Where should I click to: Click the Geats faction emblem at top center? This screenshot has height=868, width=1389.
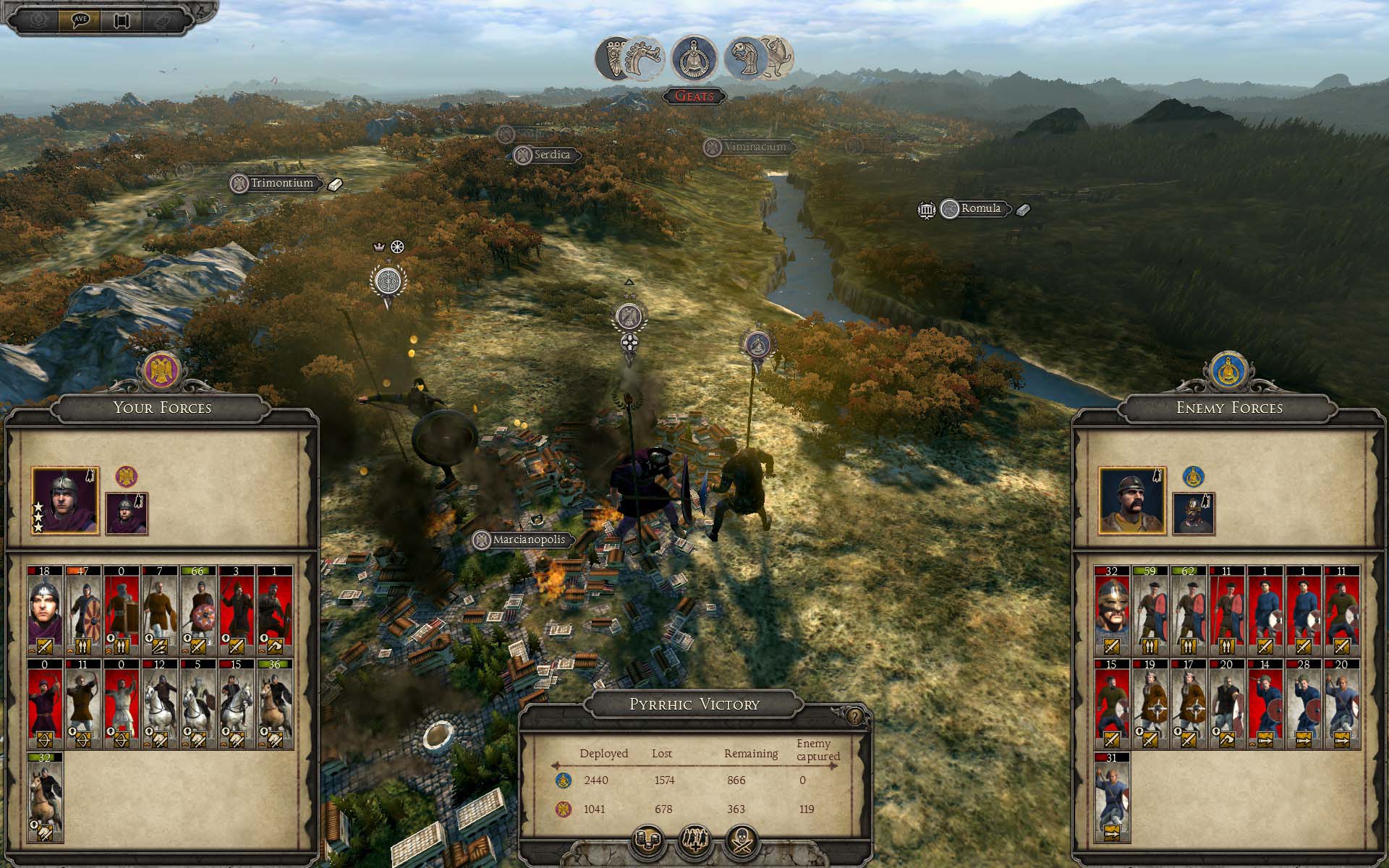(x=694, y=59)
